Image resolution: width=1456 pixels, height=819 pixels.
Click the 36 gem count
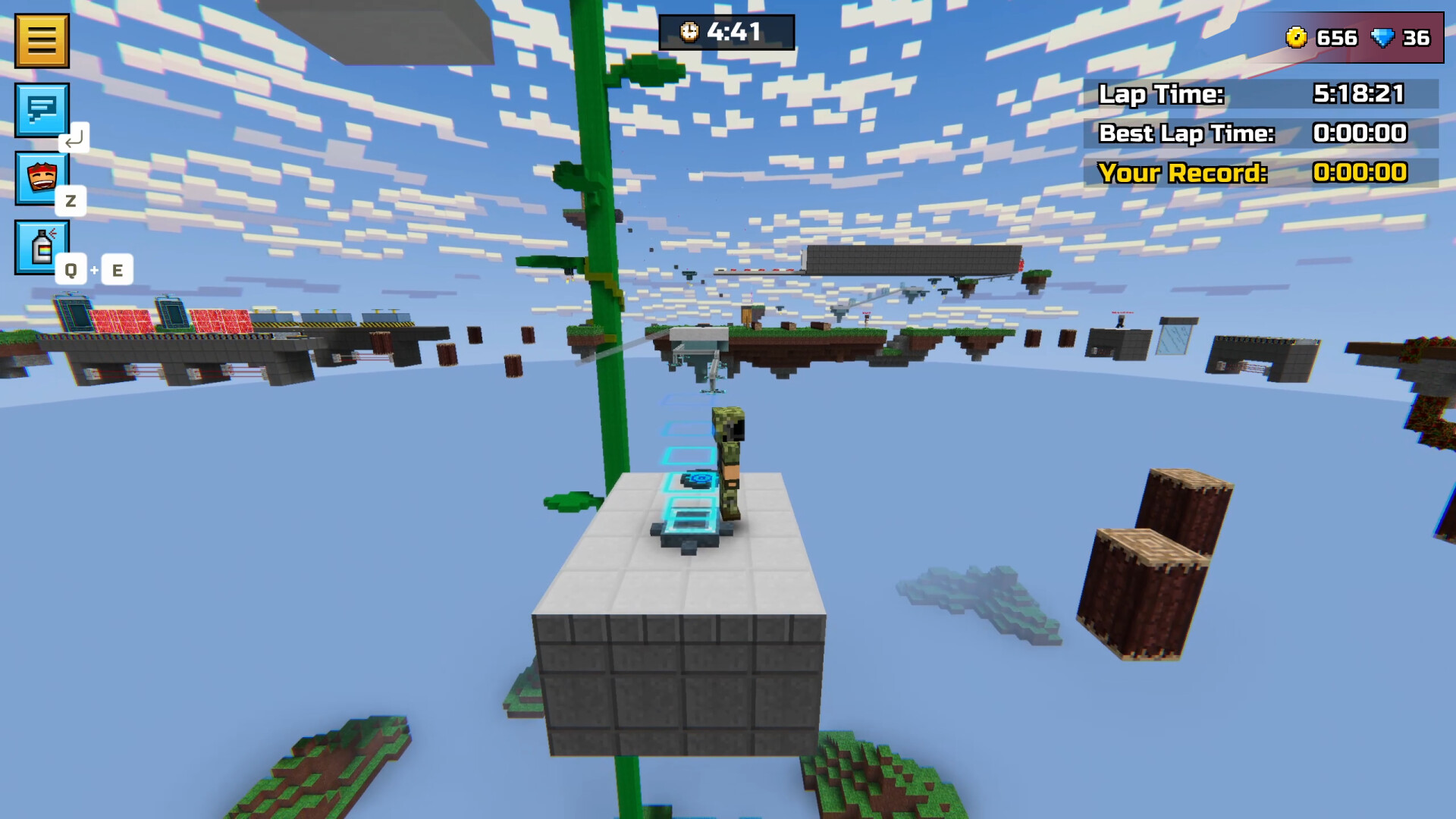tap(1420, 38)
